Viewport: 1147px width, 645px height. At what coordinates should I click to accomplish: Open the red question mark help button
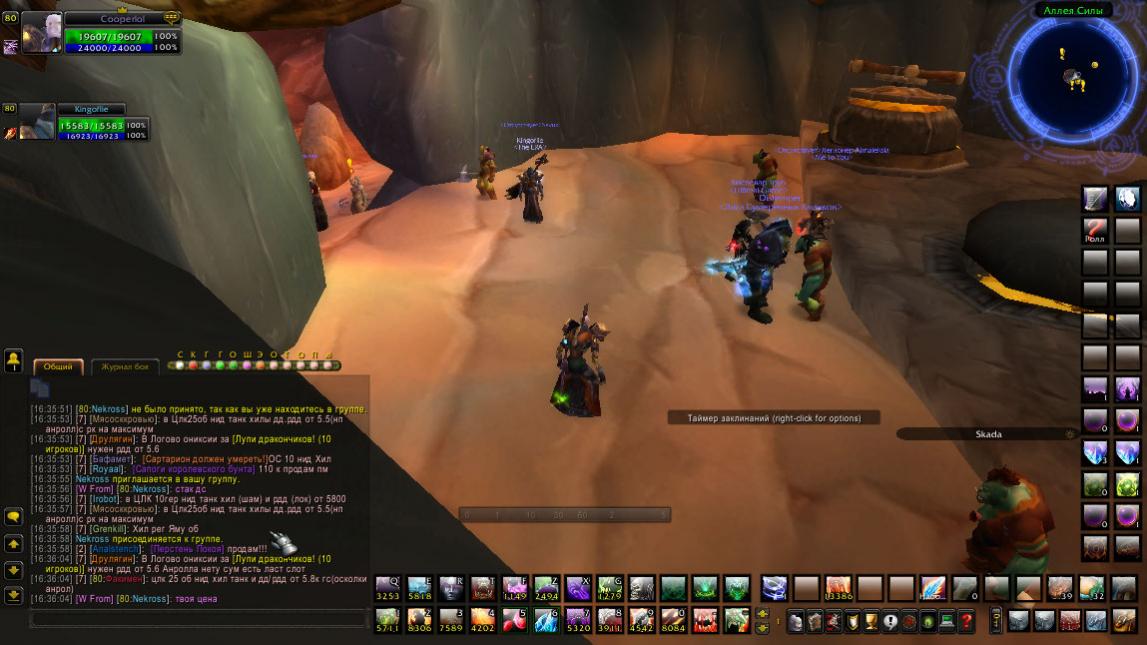pyautogui.click(x=966, y=621)
